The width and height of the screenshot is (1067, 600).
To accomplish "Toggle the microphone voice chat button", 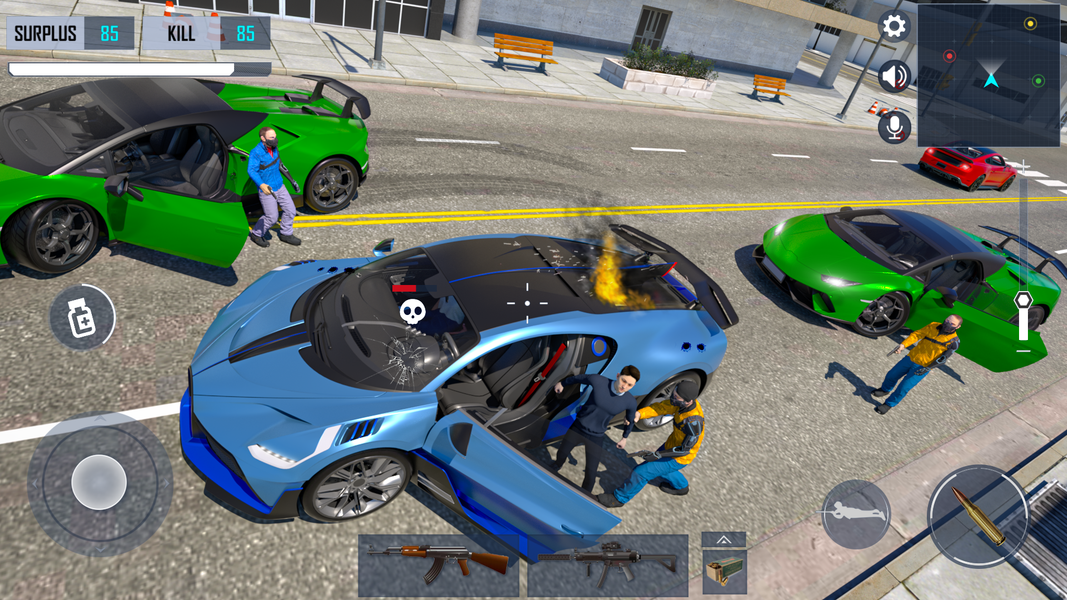I will [x=894, y=126].
